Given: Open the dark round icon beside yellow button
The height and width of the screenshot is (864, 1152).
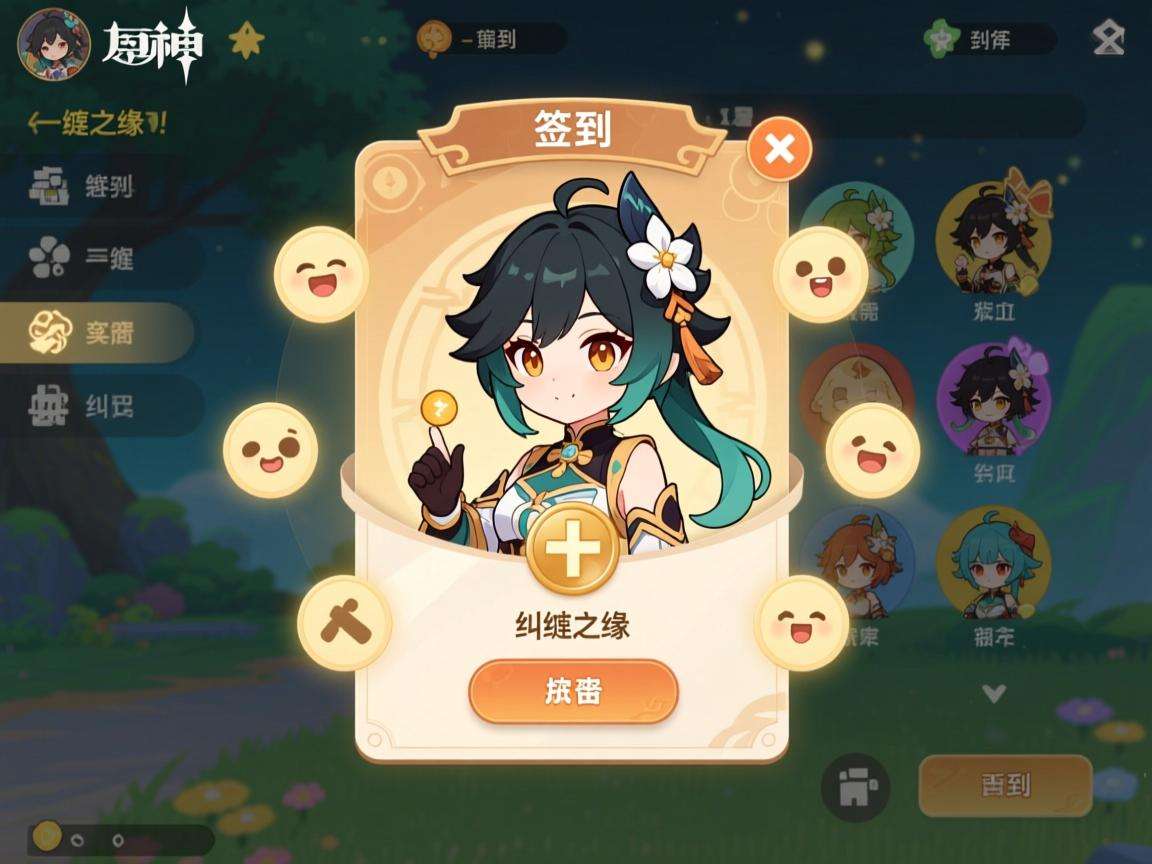Looking at the screenshot, I should [855, 787].
